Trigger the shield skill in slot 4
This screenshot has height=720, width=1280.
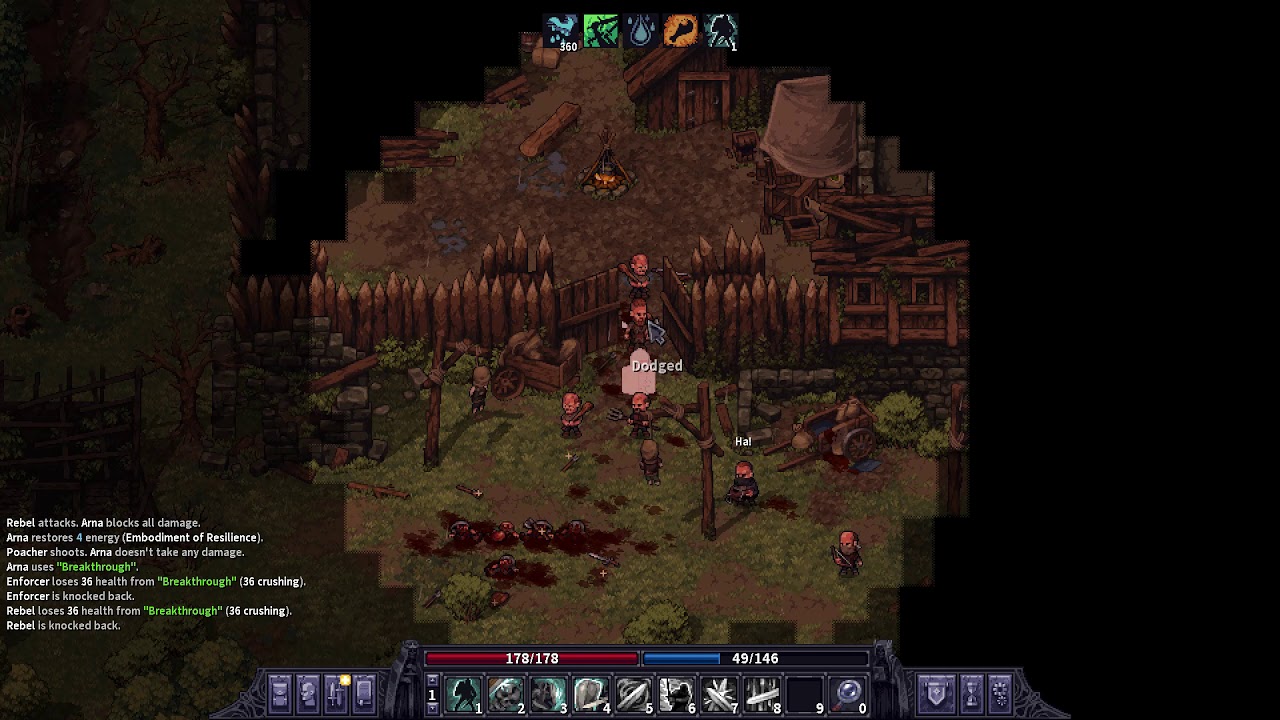point(591,693)
